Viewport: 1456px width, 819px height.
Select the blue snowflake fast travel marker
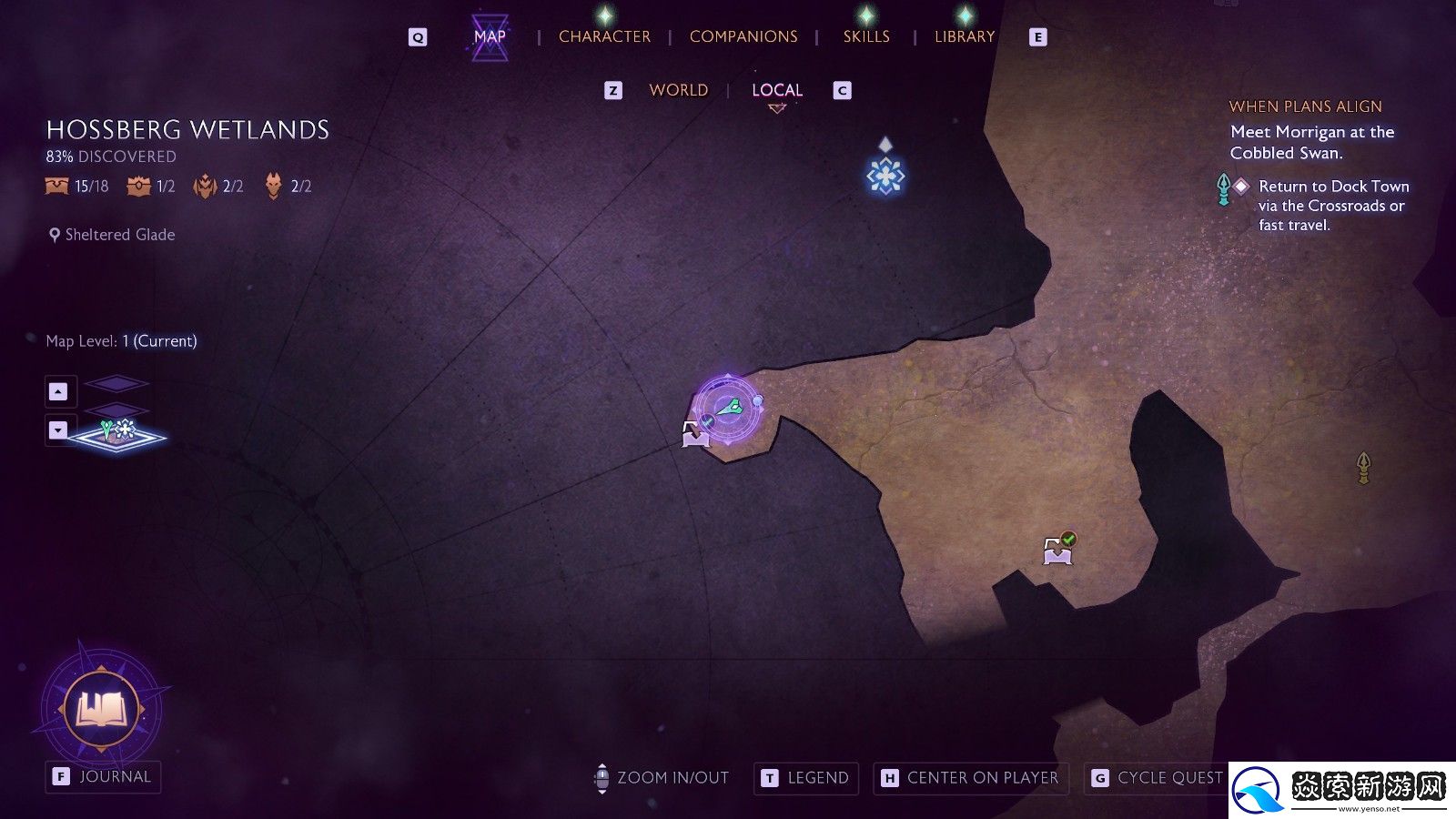[x=885, y=176]
